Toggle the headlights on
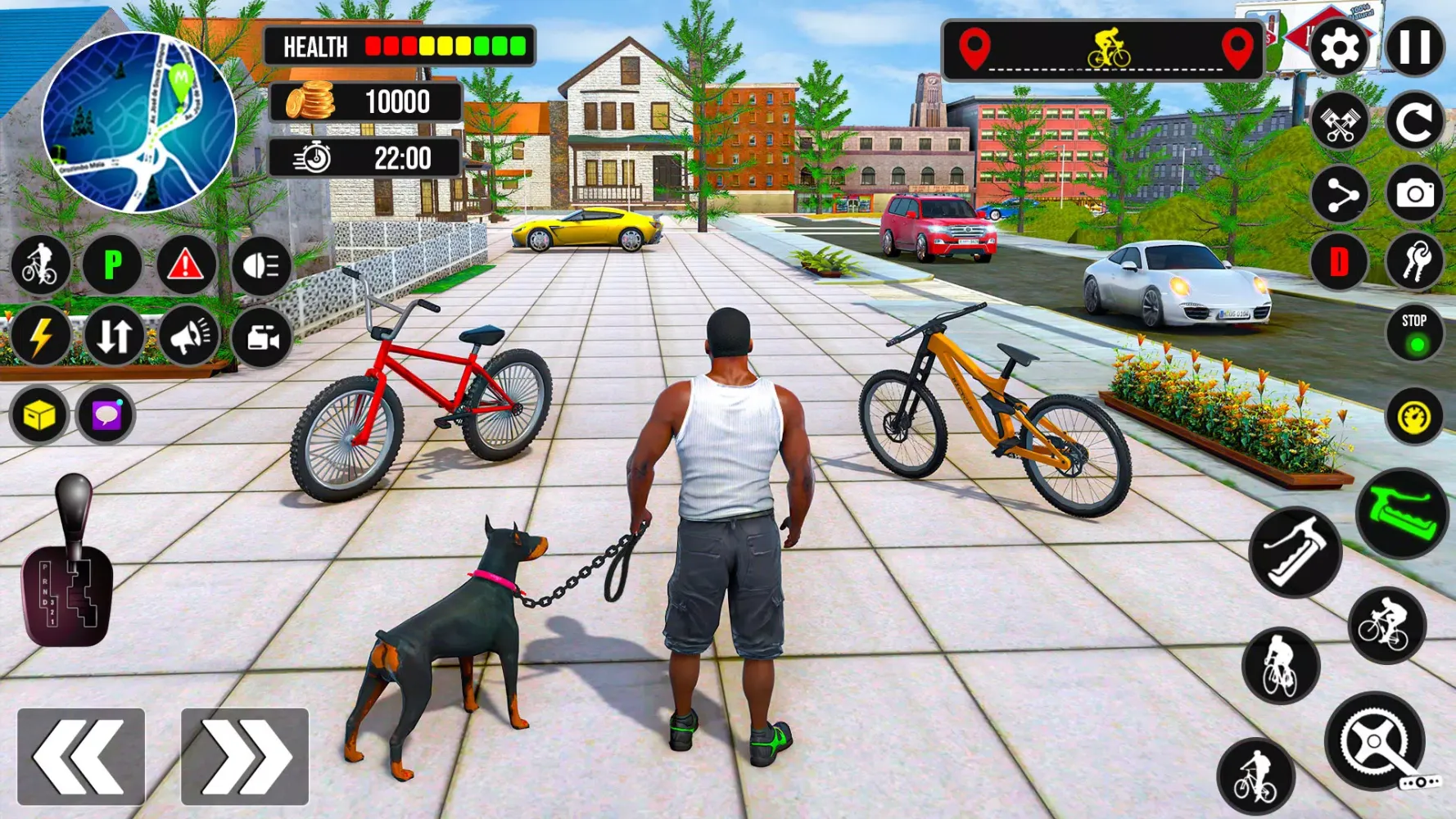 coord(260,264)
